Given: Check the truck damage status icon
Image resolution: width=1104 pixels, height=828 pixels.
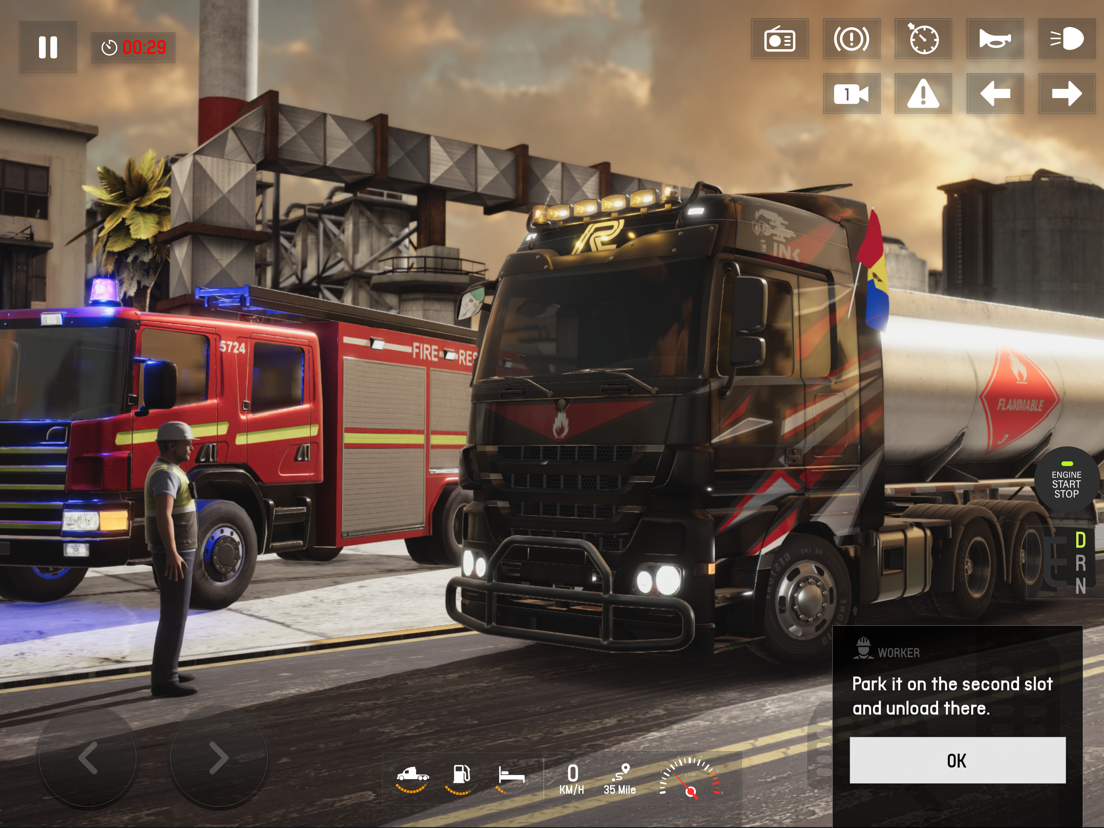Looking at the screenshot, I should pos(412,777).
